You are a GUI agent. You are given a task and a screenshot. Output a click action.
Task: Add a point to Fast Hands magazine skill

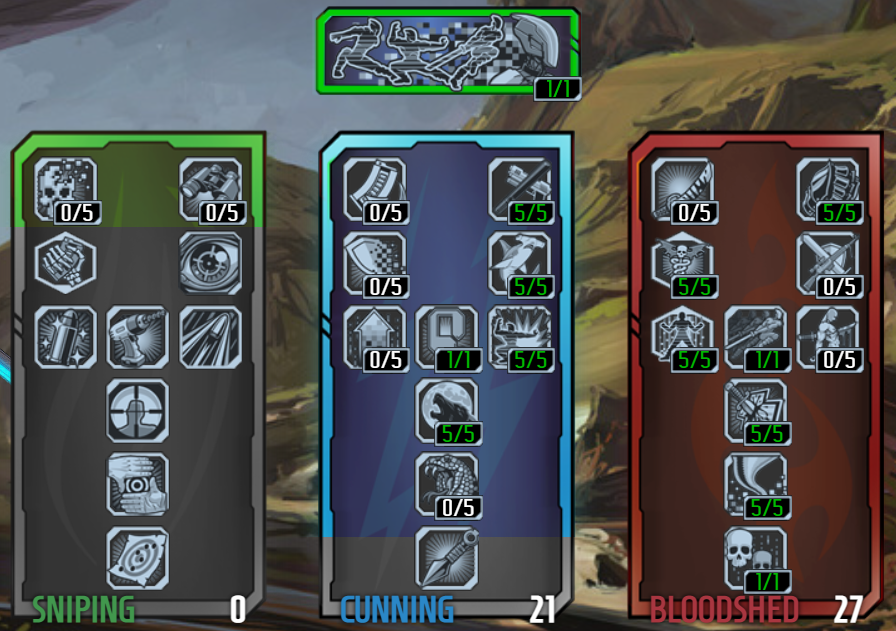[376, 188]
